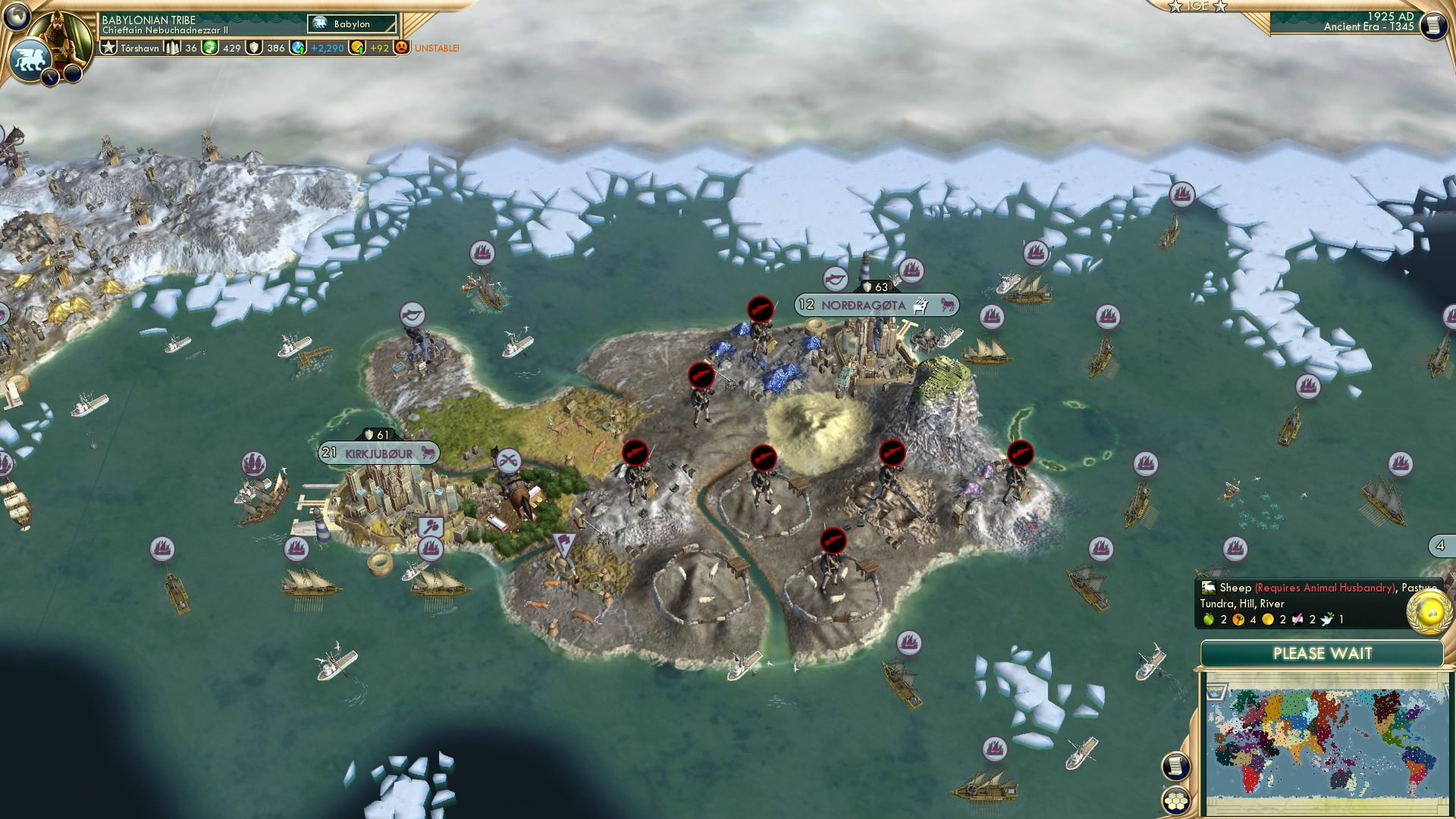Expand the notification badge showing 4
Image resolution: width=1456 pixels, height=819 pixels.
pyautogui.click(x=1440, y=545)
